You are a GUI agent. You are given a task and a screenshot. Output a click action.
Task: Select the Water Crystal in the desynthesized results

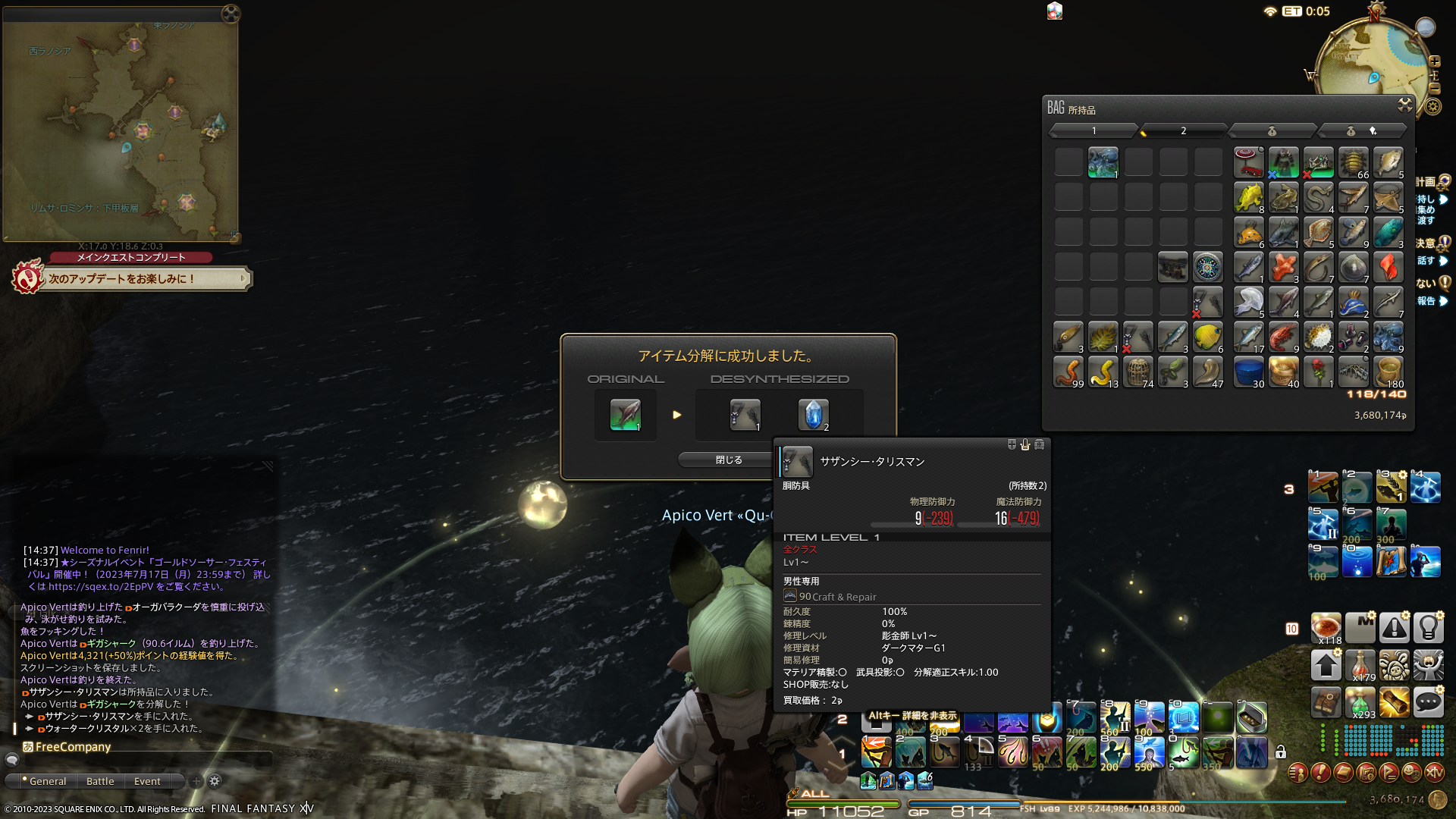coord(813,415)
